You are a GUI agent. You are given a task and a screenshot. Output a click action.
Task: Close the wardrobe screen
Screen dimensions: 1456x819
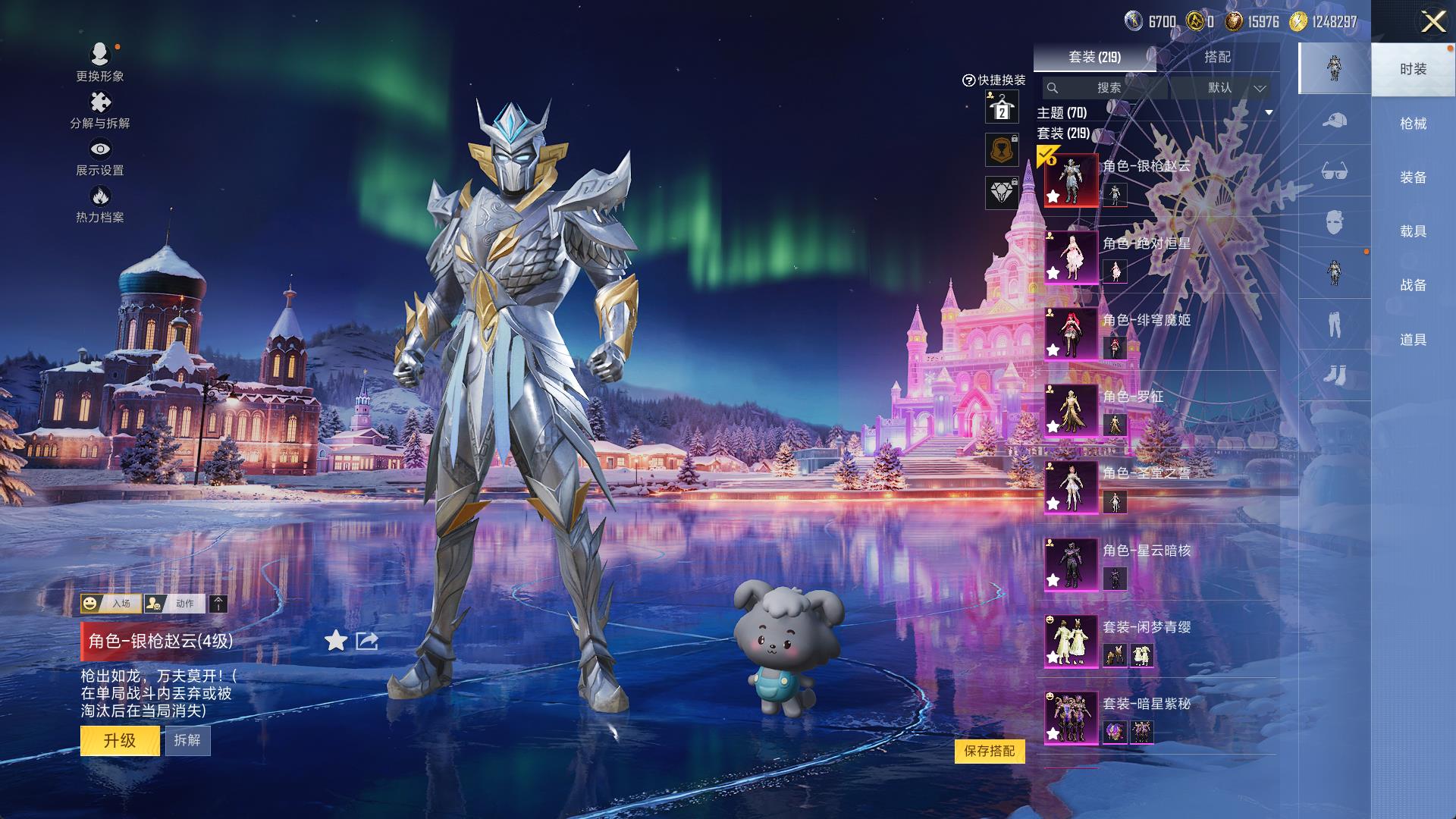click(x=1432, y=22)
